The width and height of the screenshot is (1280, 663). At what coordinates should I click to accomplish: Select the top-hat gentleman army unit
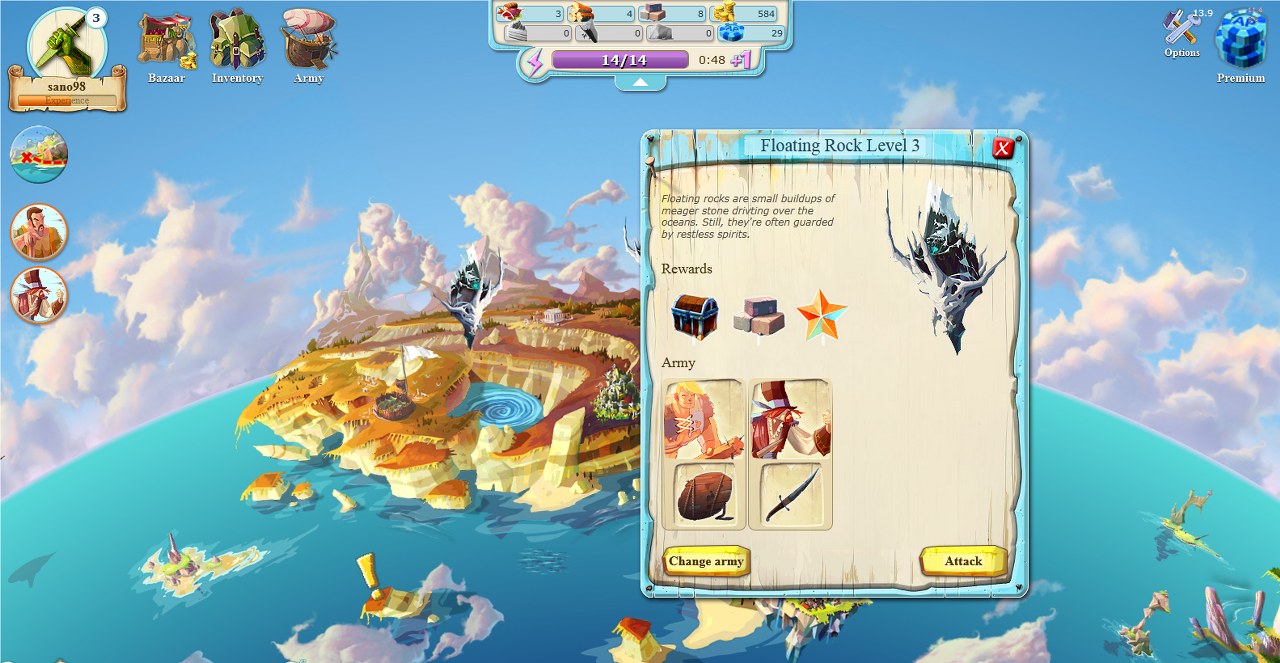(790, 419)
